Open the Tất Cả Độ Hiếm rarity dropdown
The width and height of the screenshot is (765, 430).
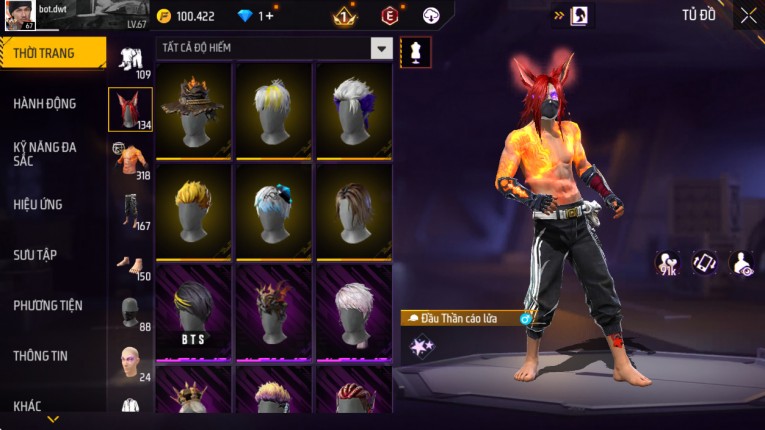point(381,48)
